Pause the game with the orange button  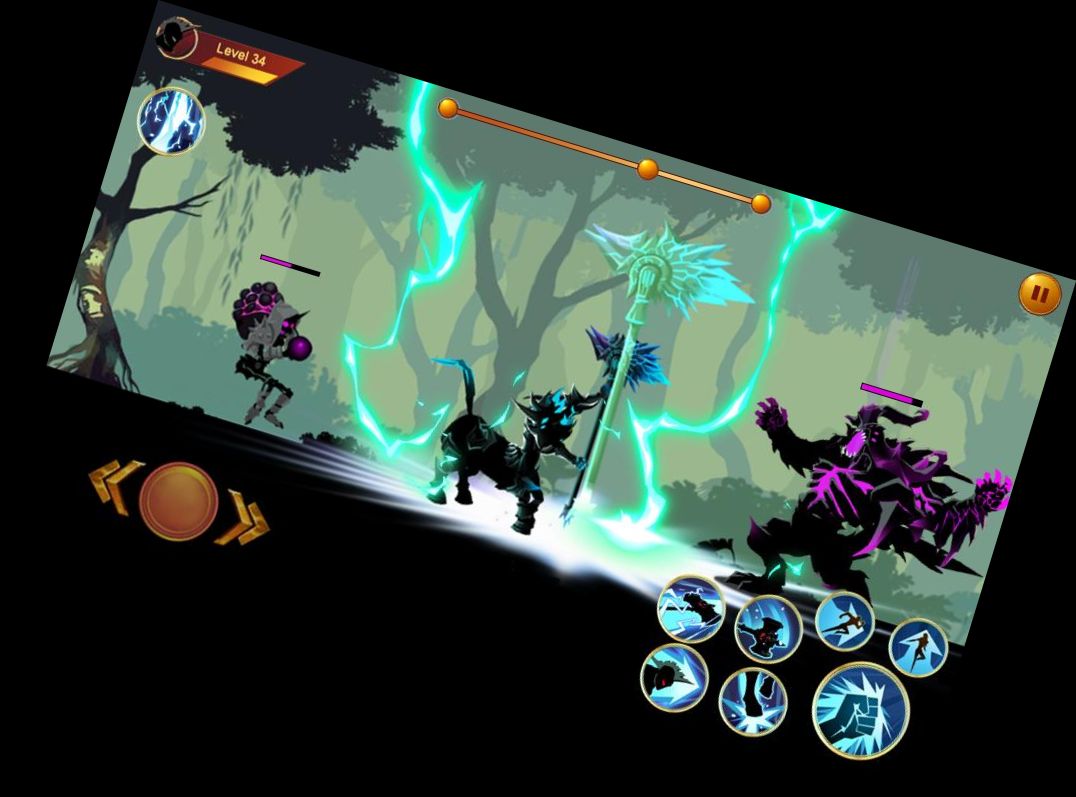coord(1040,294)
